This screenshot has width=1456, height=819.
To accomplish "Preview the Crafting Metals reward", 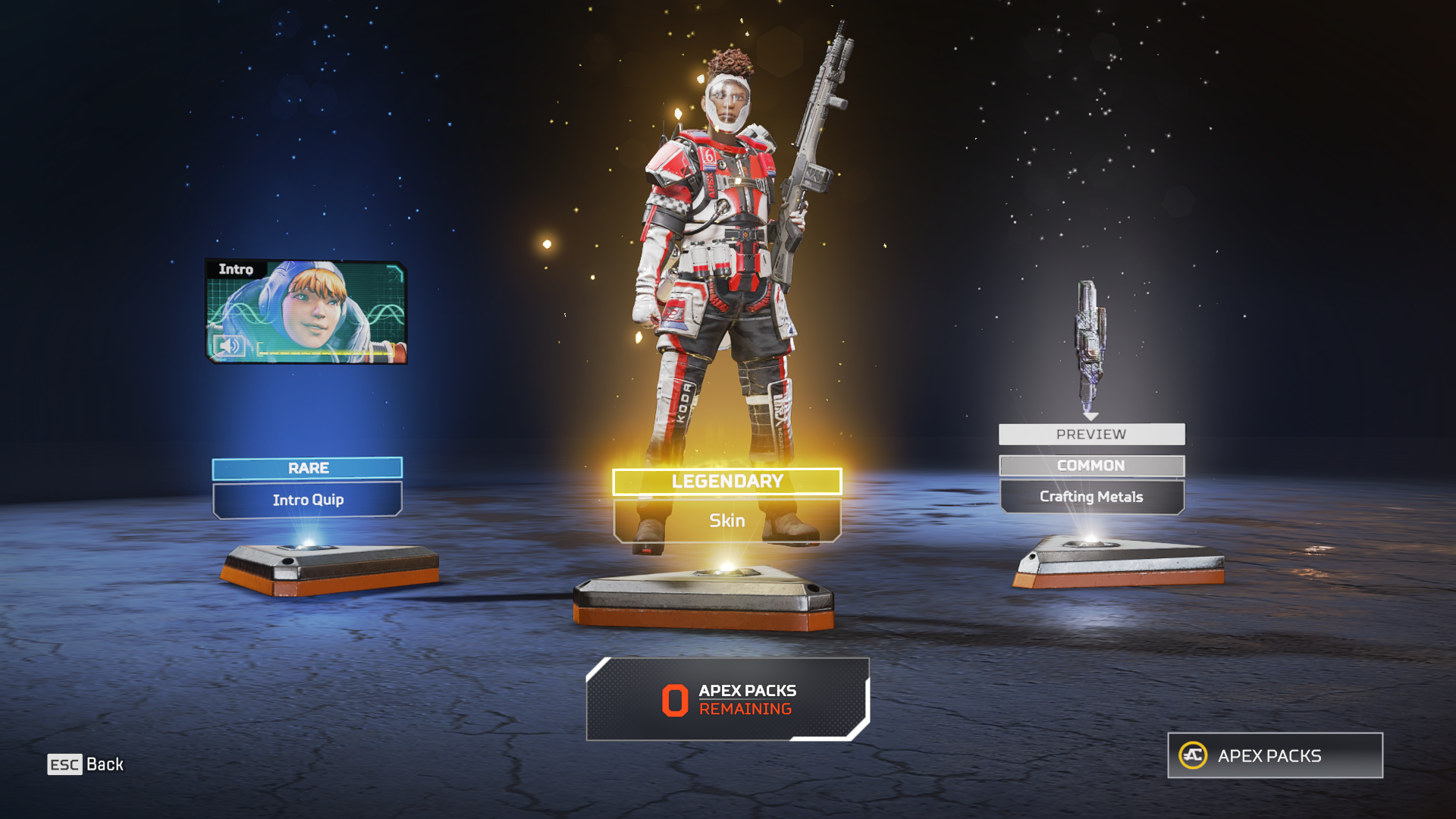I will (x=1091, y=434).
